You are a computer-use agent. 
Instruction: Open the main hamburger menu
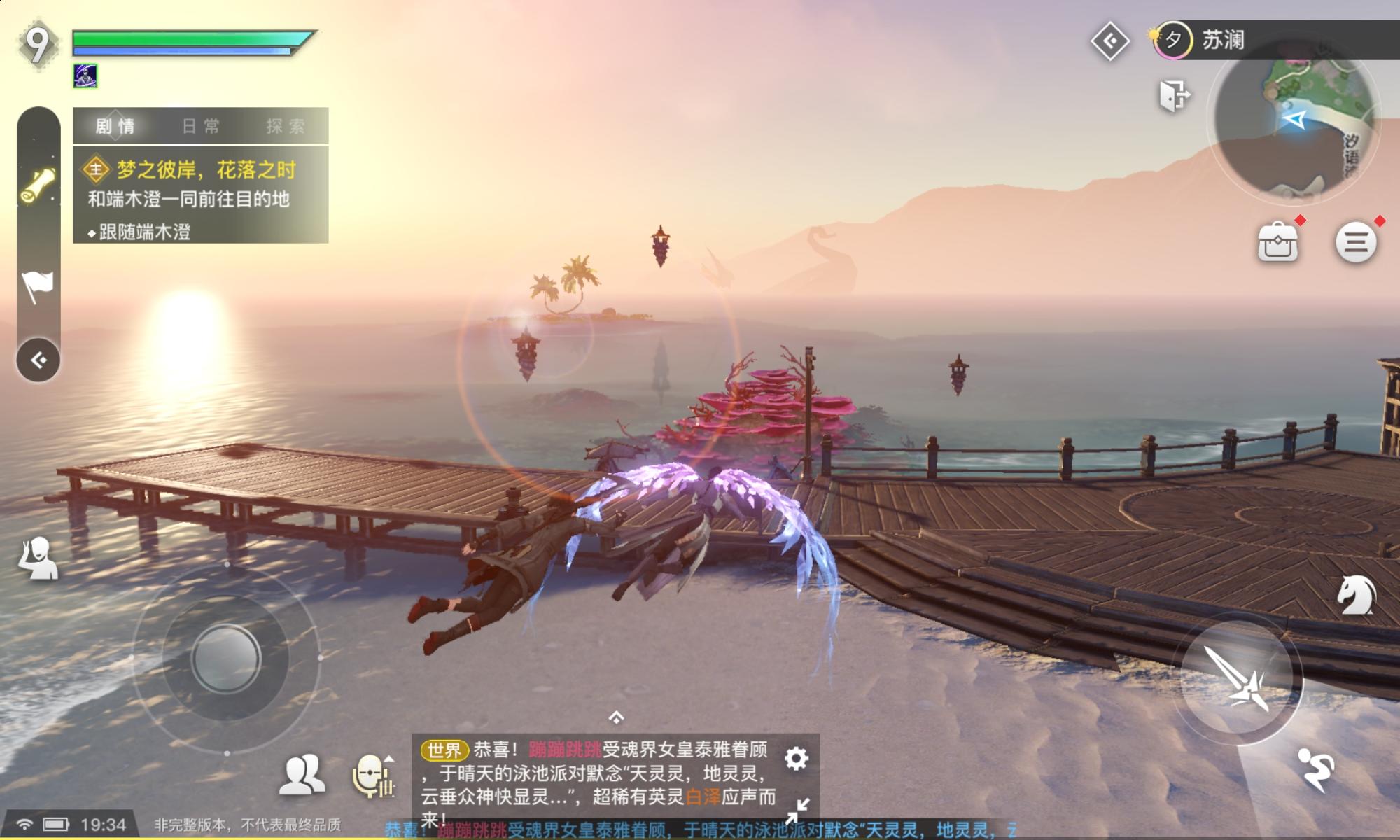pyautogui.click(x=1356, y=242)
